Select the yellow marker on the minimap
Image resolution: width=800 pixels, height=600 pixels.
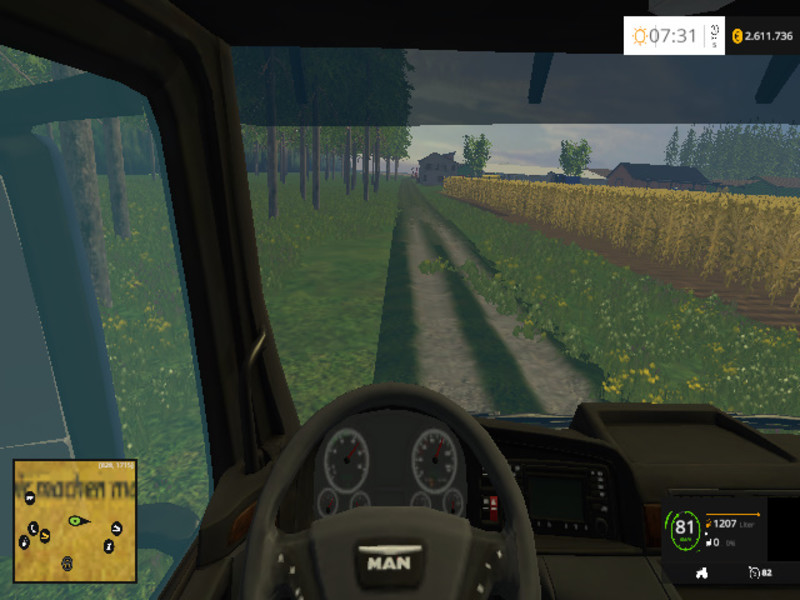(x=44, y=533)
